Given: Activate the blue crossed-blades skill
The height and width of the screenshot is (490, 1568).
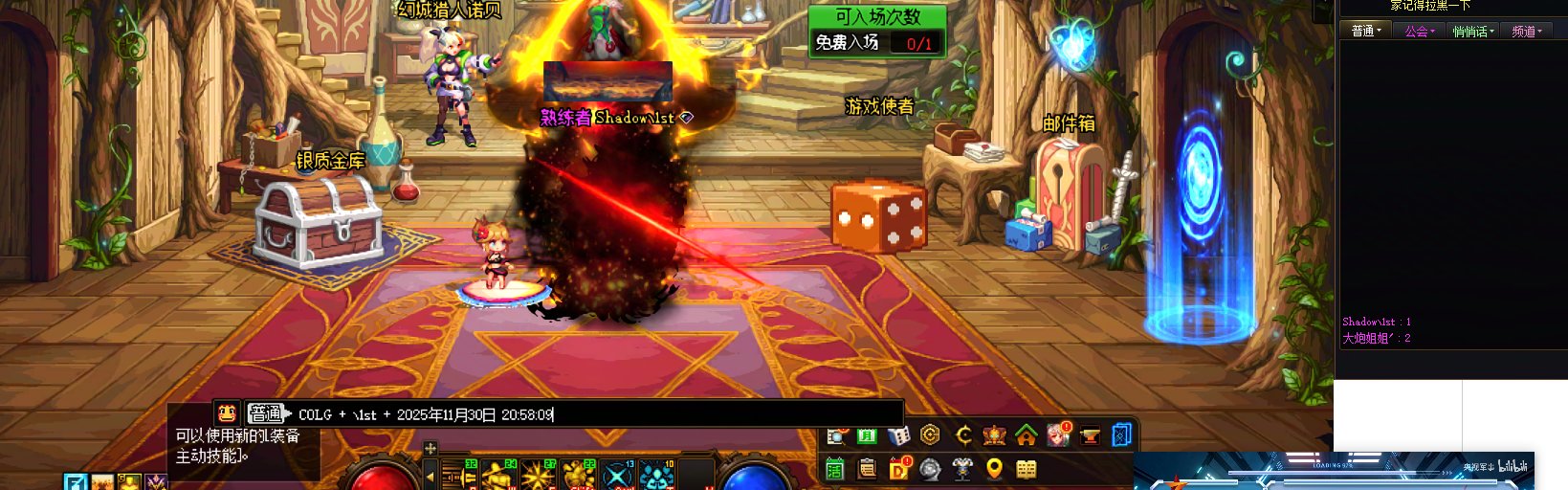Looking at the screenshot, I should (x=618, y=475).
